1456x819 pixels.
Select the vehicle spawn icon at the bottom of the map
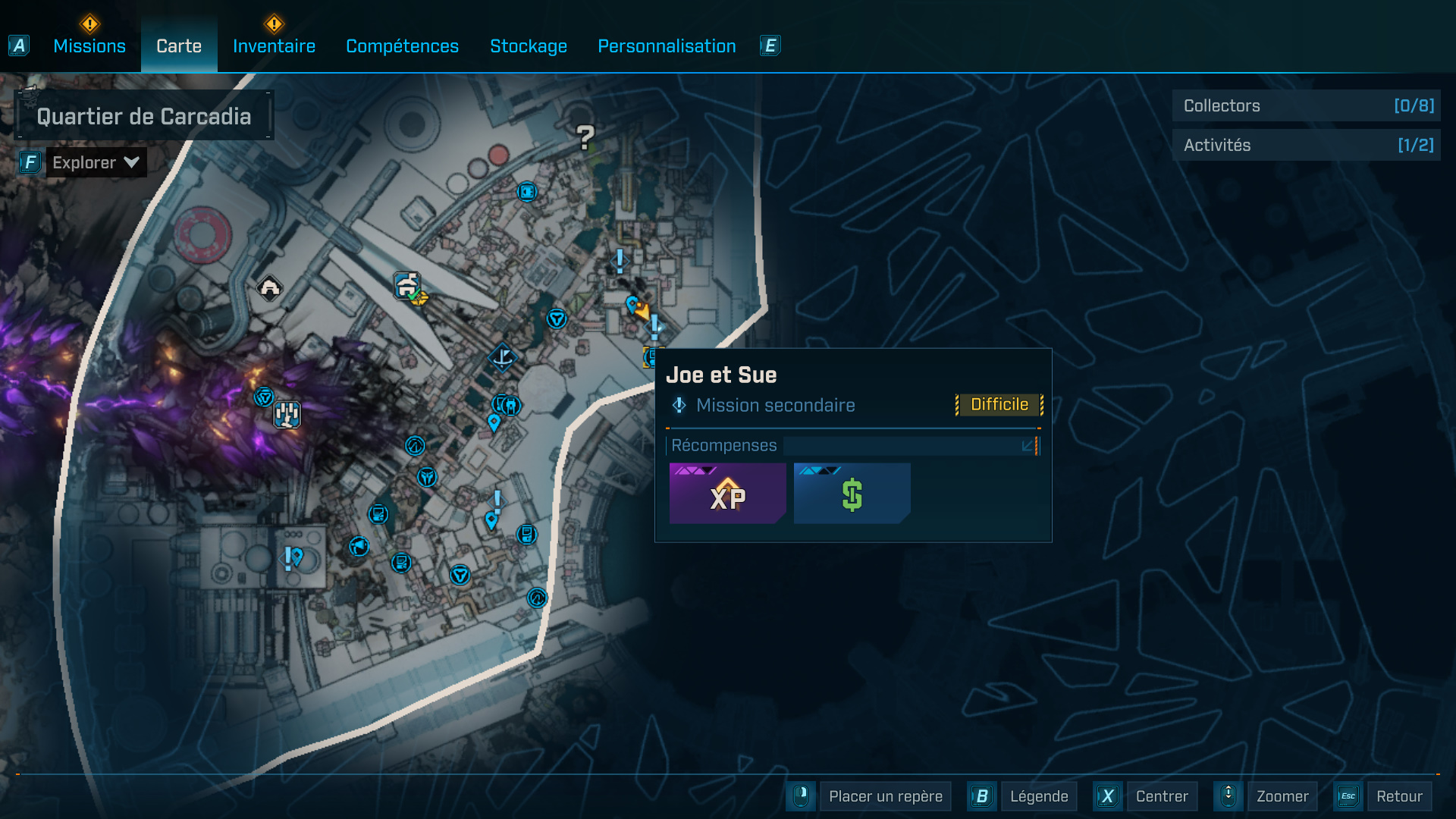(x=537, y=598)
